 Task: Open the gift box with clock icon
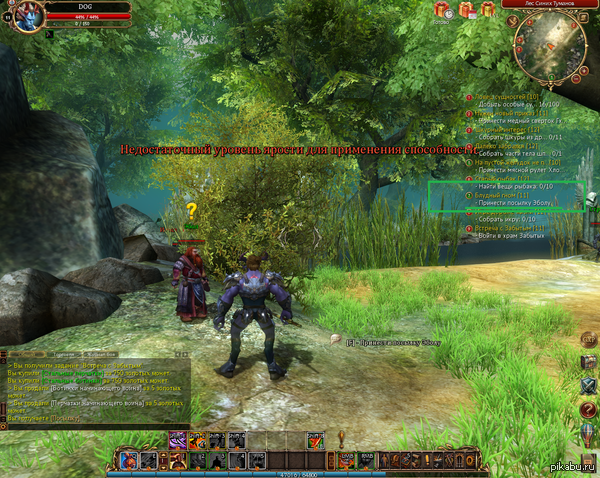pyautogui.click(x=442, y=10)
